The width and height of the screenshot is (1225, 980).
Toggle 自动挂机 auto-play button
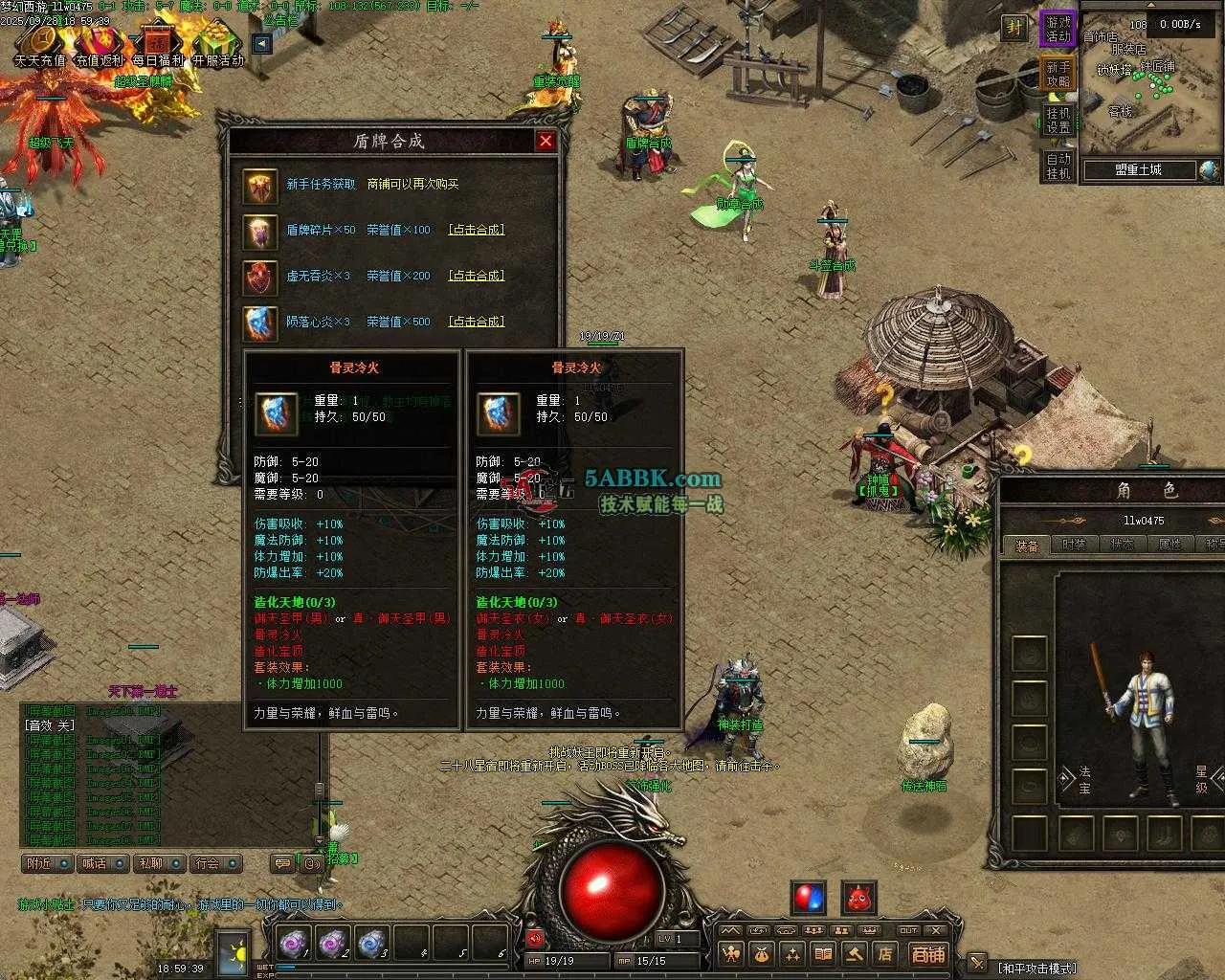pyautogui.click(x=1058, y=167)
